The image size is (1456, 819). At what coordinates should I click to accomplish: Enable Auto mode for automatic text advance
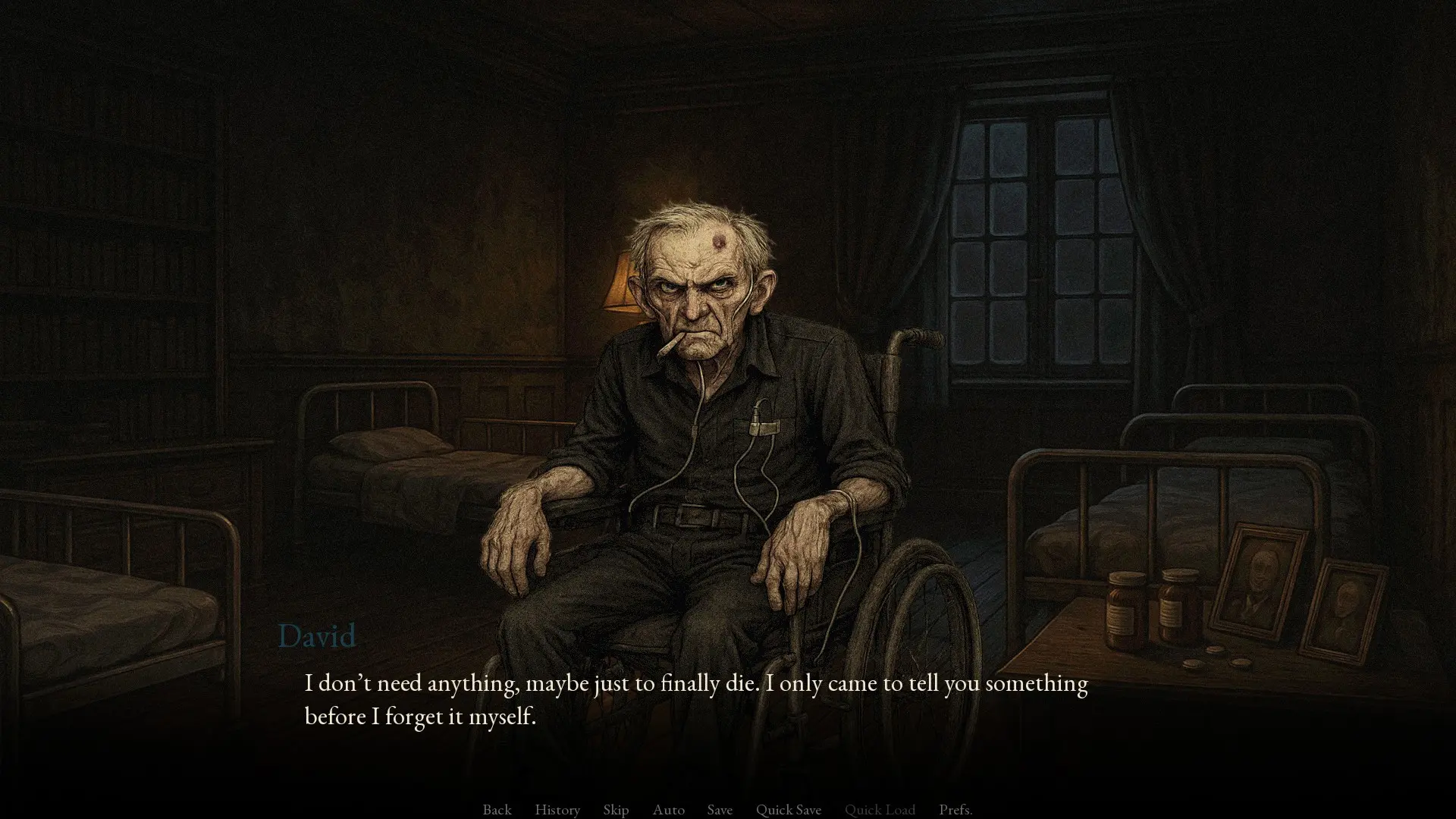click(668, 809)
